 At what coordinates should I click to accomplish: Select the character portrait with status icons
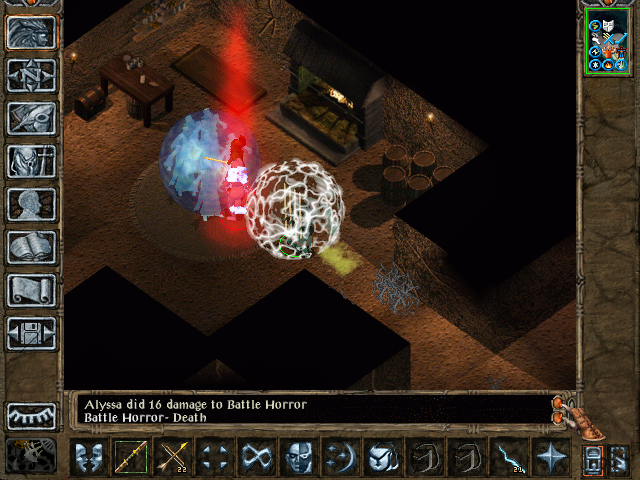point(608,42)
